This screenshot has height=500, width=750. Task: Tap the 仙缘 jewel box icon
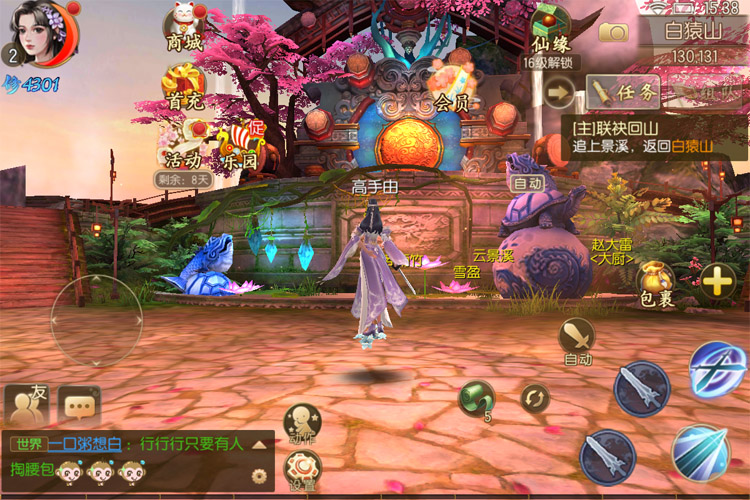click(550, 28)
